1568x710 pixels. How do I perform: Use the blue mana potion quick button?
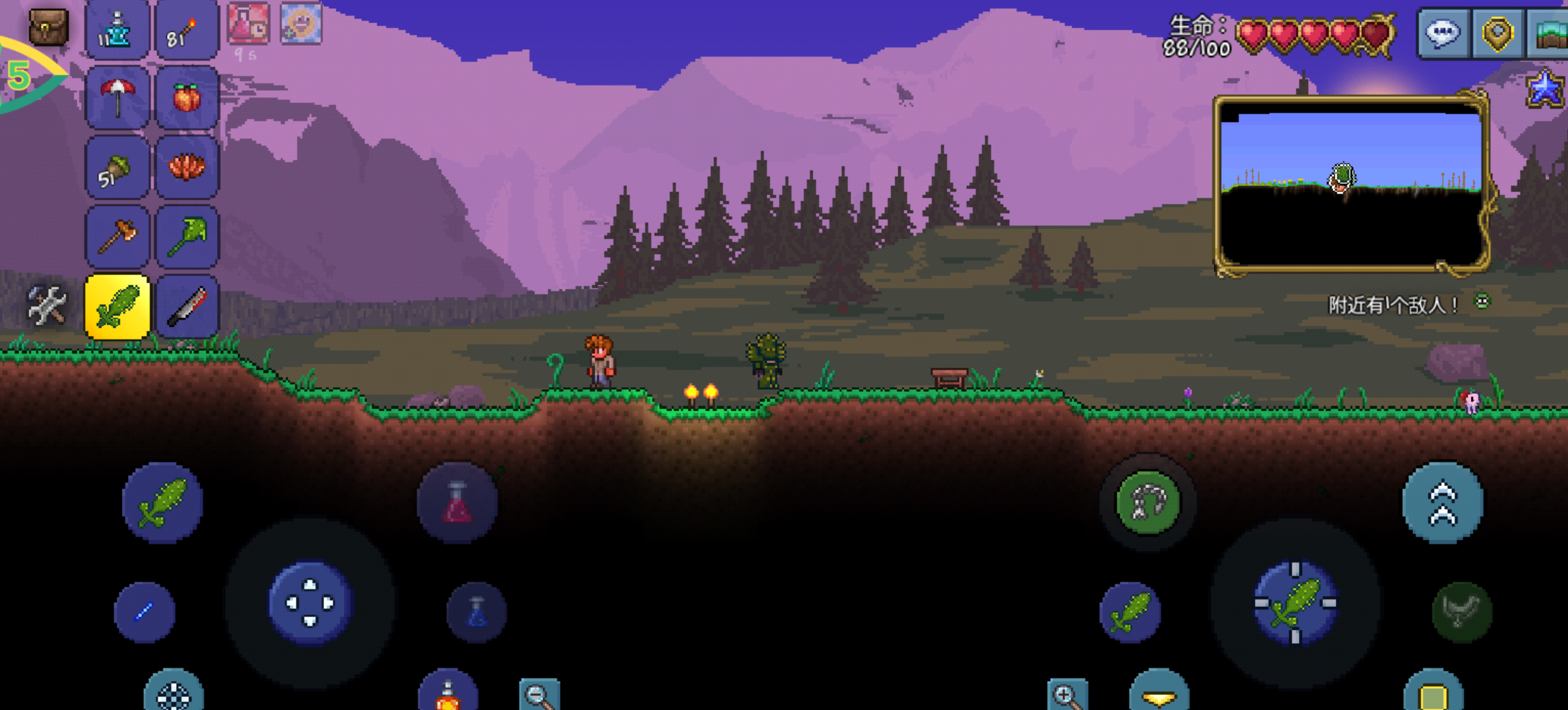(476, 612)
